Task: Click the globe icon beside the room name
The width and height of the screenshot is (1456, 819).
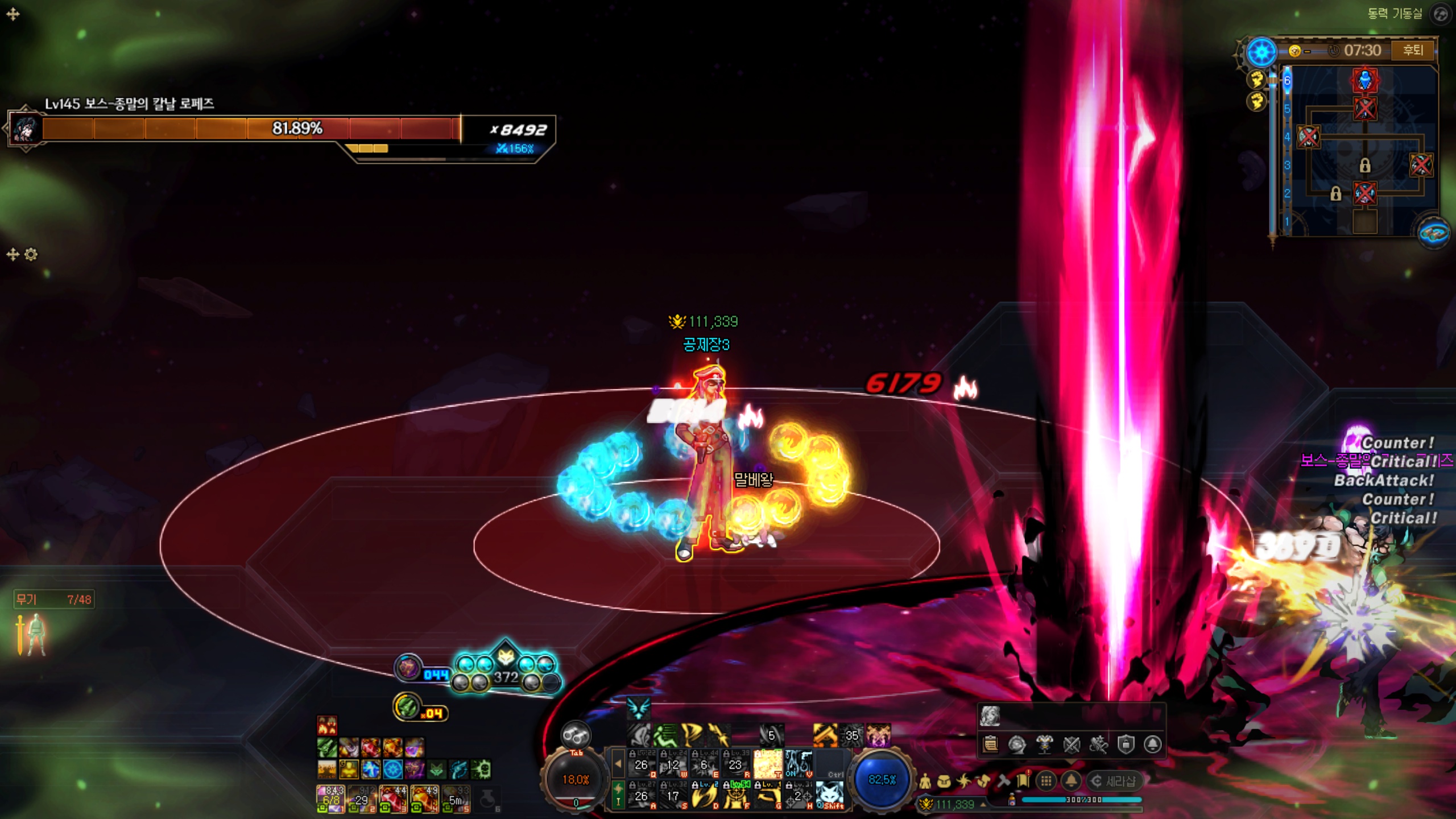Action: (1440, 14)
